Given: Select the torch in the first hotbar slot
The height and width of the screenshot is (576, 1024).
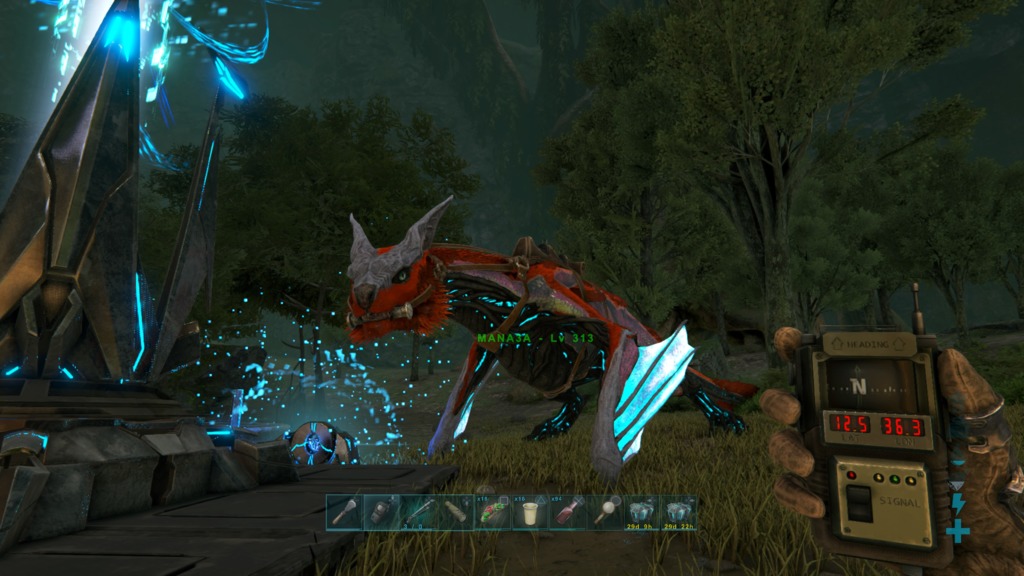Looking at the screenshot, I should 345,513.
